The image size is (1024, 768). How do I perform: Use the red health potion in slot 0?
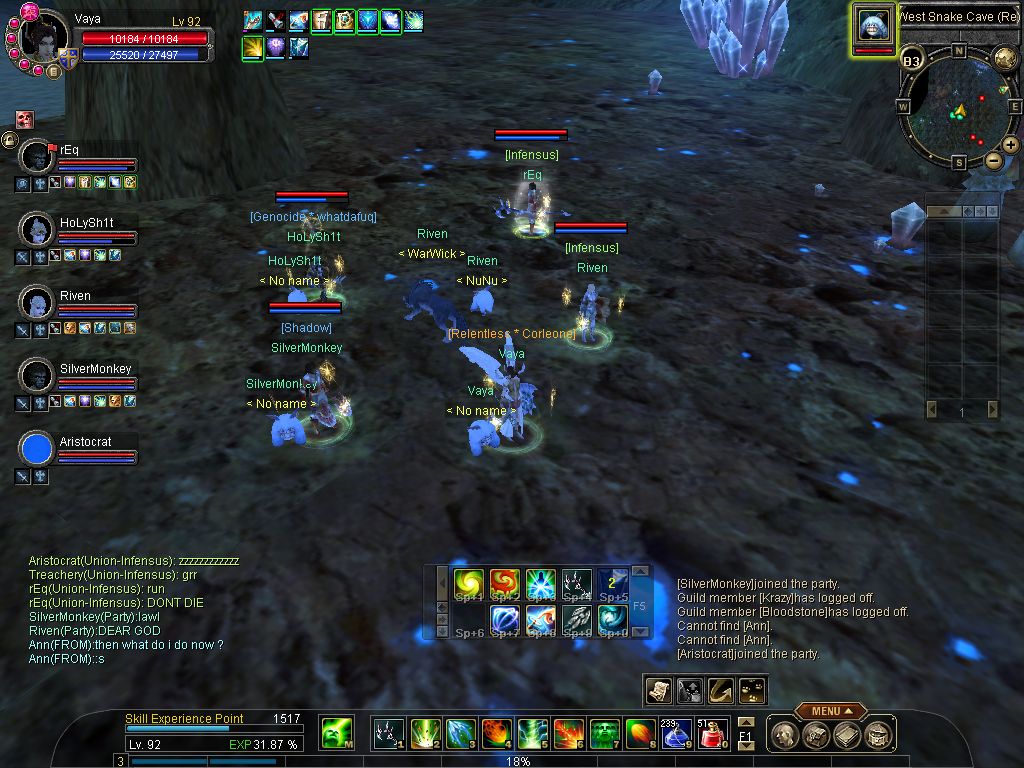712,734
